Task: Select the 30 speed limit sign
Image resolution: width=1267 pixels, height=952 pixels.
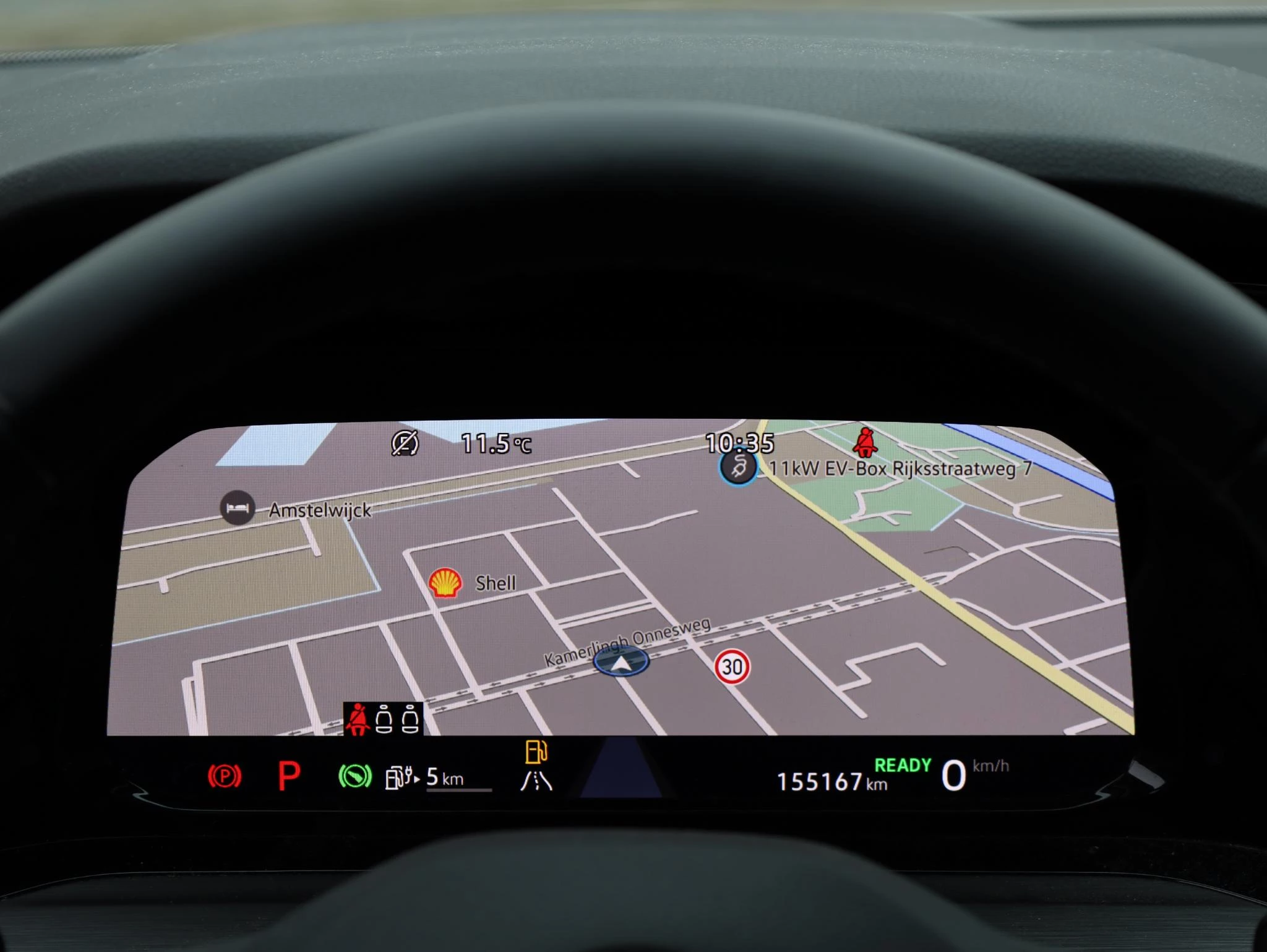Action: tap(732, 667)
